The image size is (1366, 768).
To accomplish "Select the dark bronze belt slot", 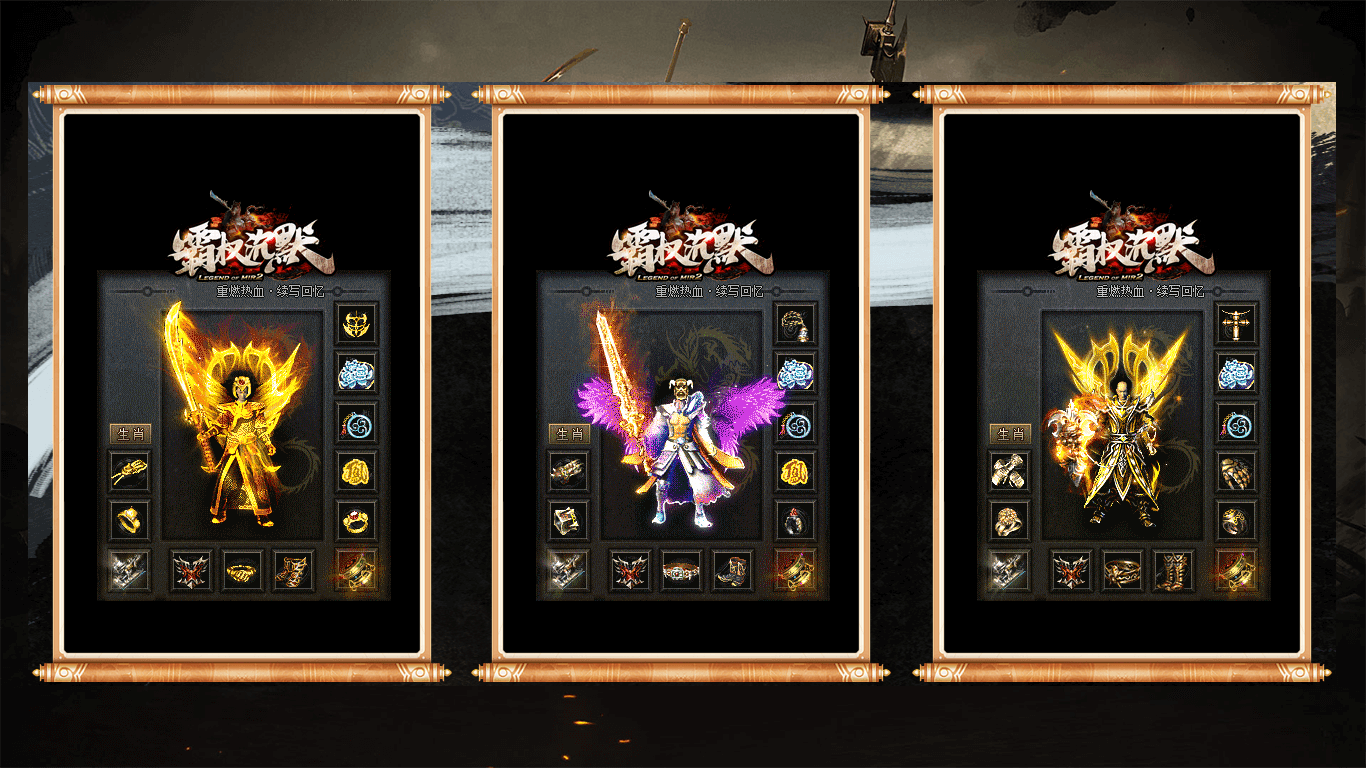I will tap(1122, 571).
